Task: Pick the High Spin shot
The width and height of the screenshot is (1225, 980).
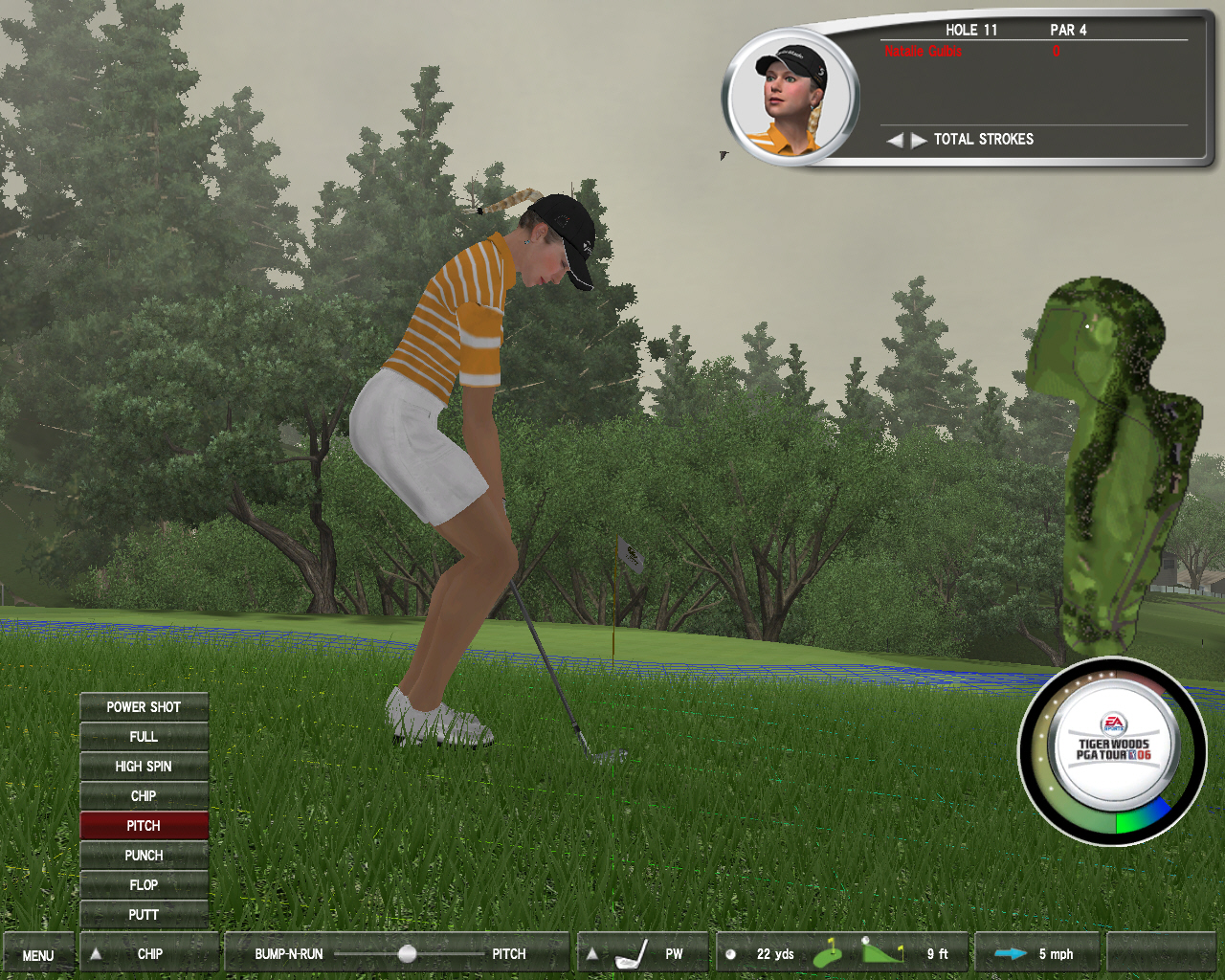Action: click(144, 767)
